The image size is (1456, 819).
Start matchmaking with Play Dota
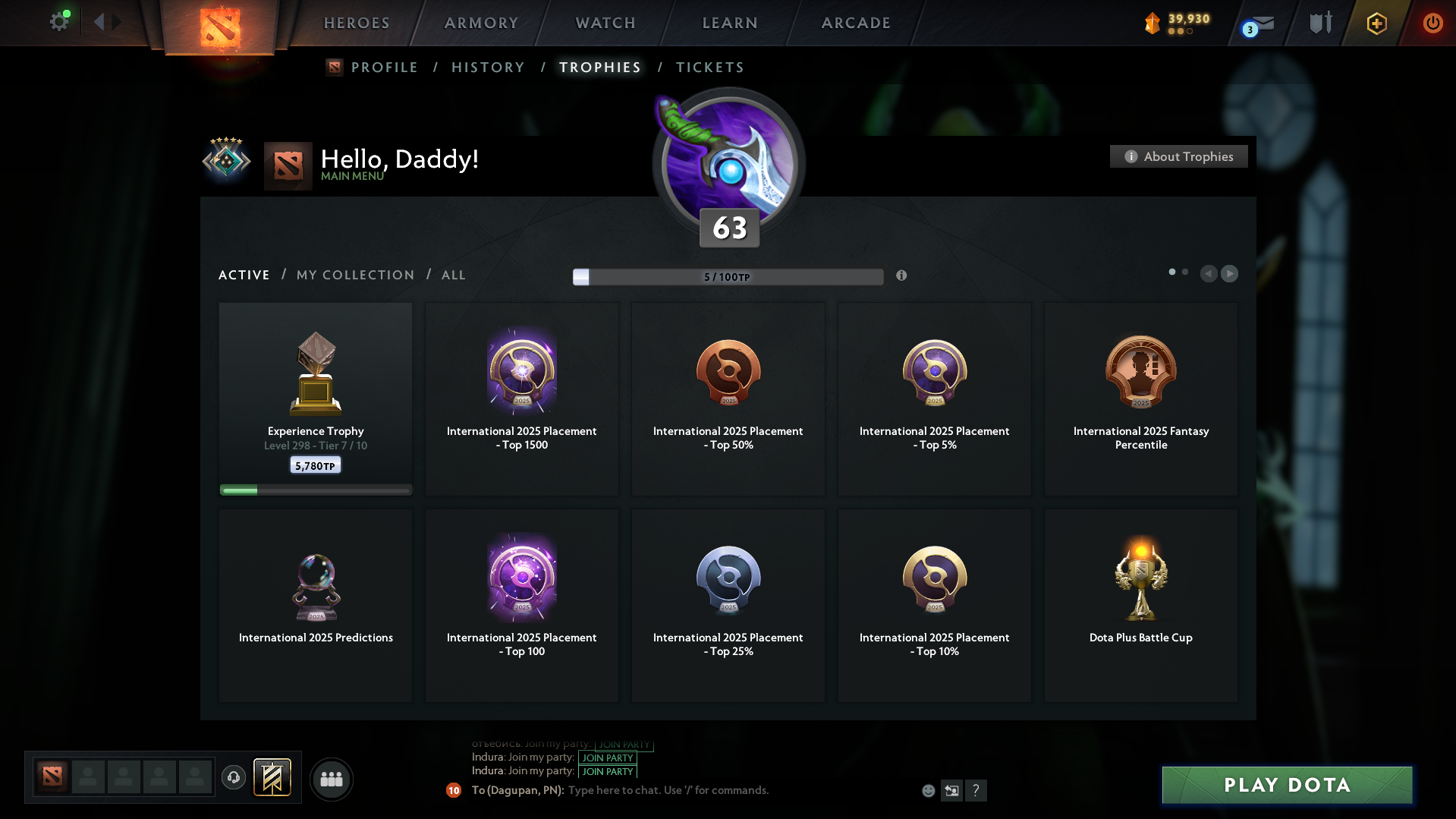pos(1287,785)
